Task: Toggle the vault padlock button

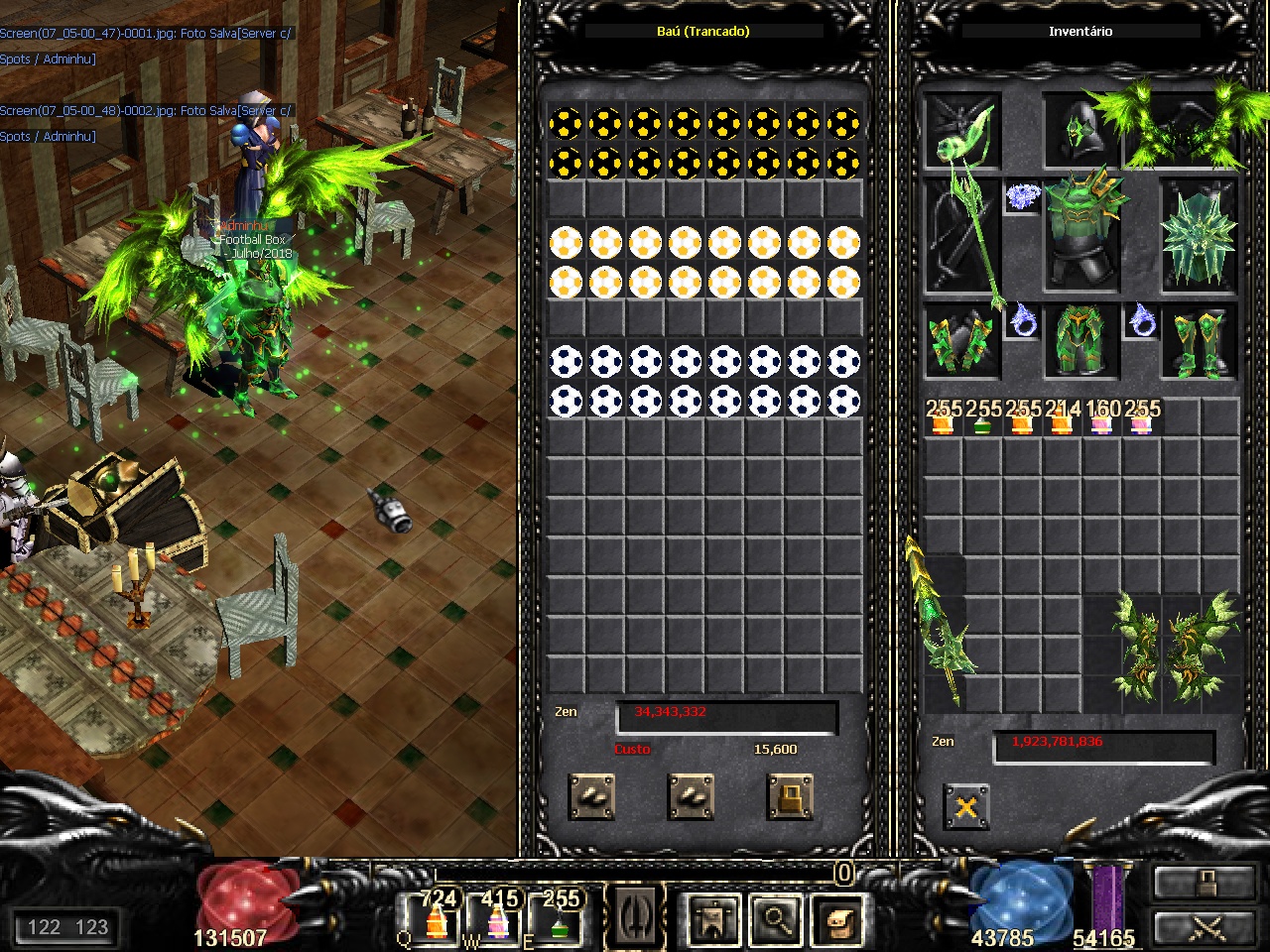Action: coord(790,796)
